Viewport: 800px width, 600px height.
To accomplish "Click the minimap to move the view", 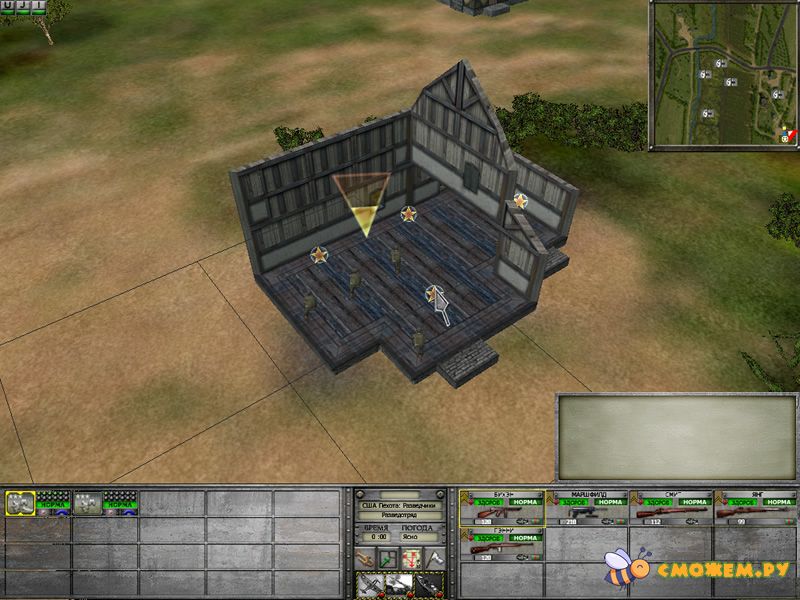I will (x=723, y=75).
